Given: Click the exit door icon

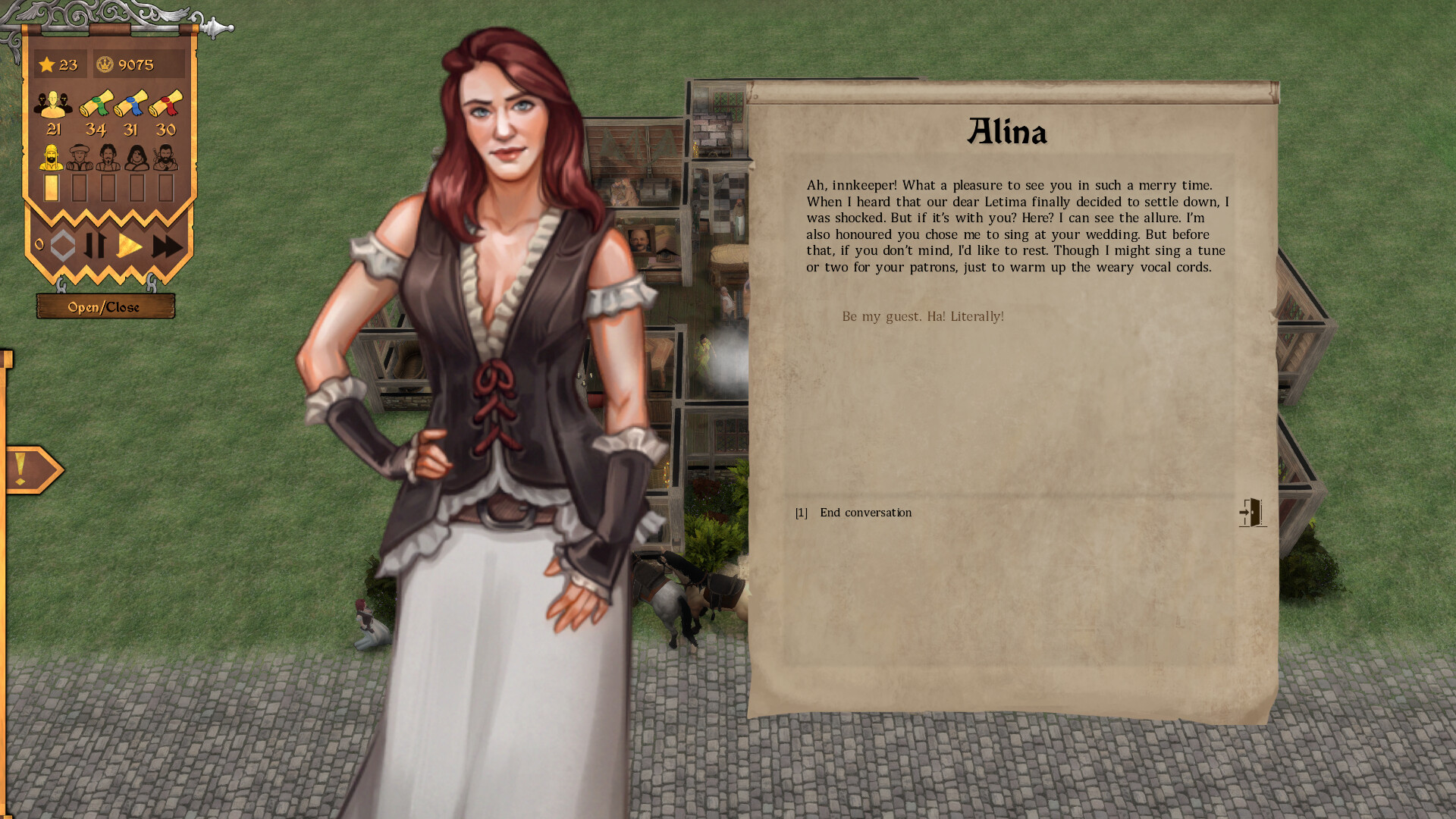Looking at the screenshot, I should click(x=1252, y=513).
